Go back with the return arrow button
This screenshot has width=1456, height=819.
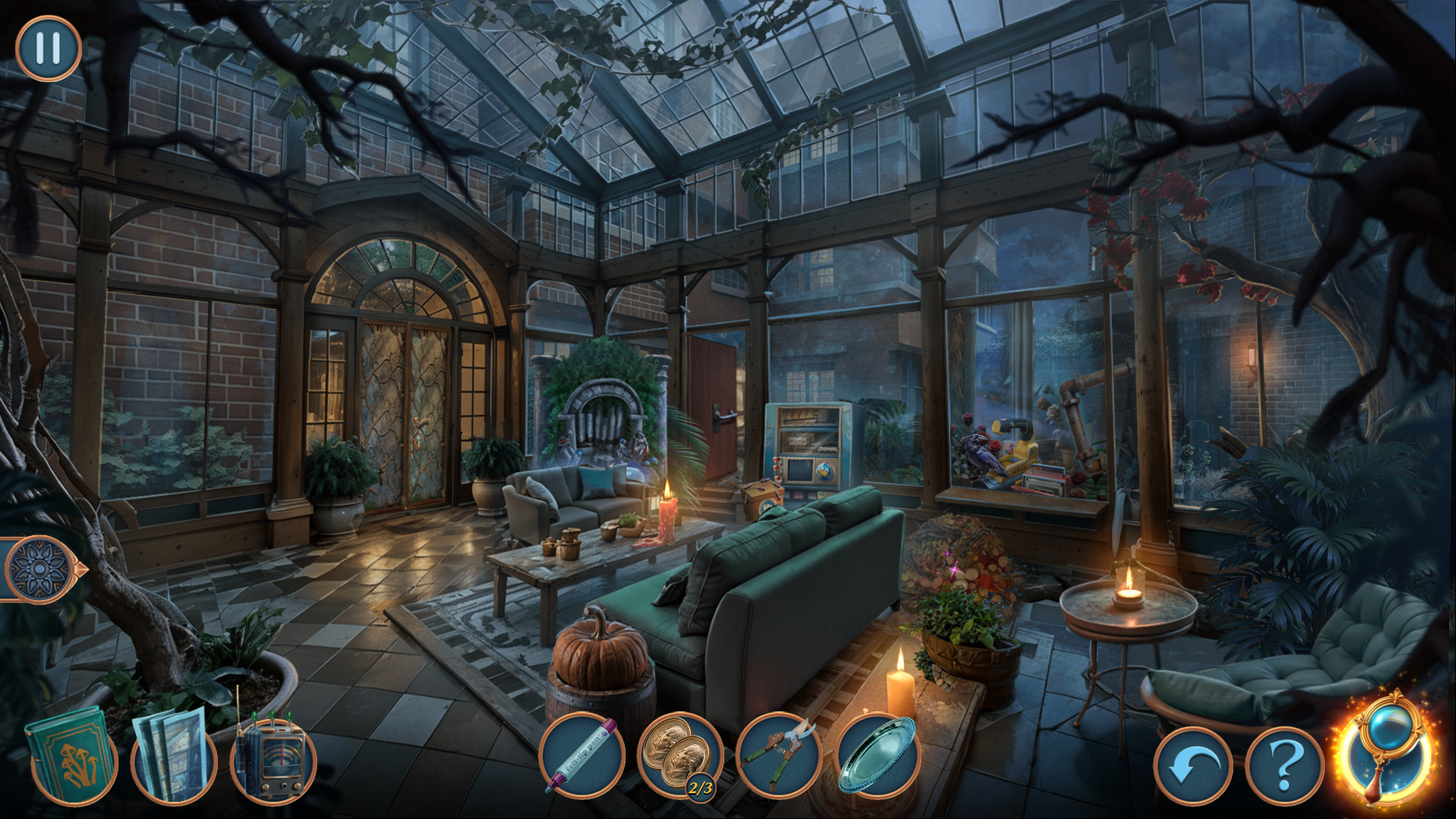click(1193, 766)
